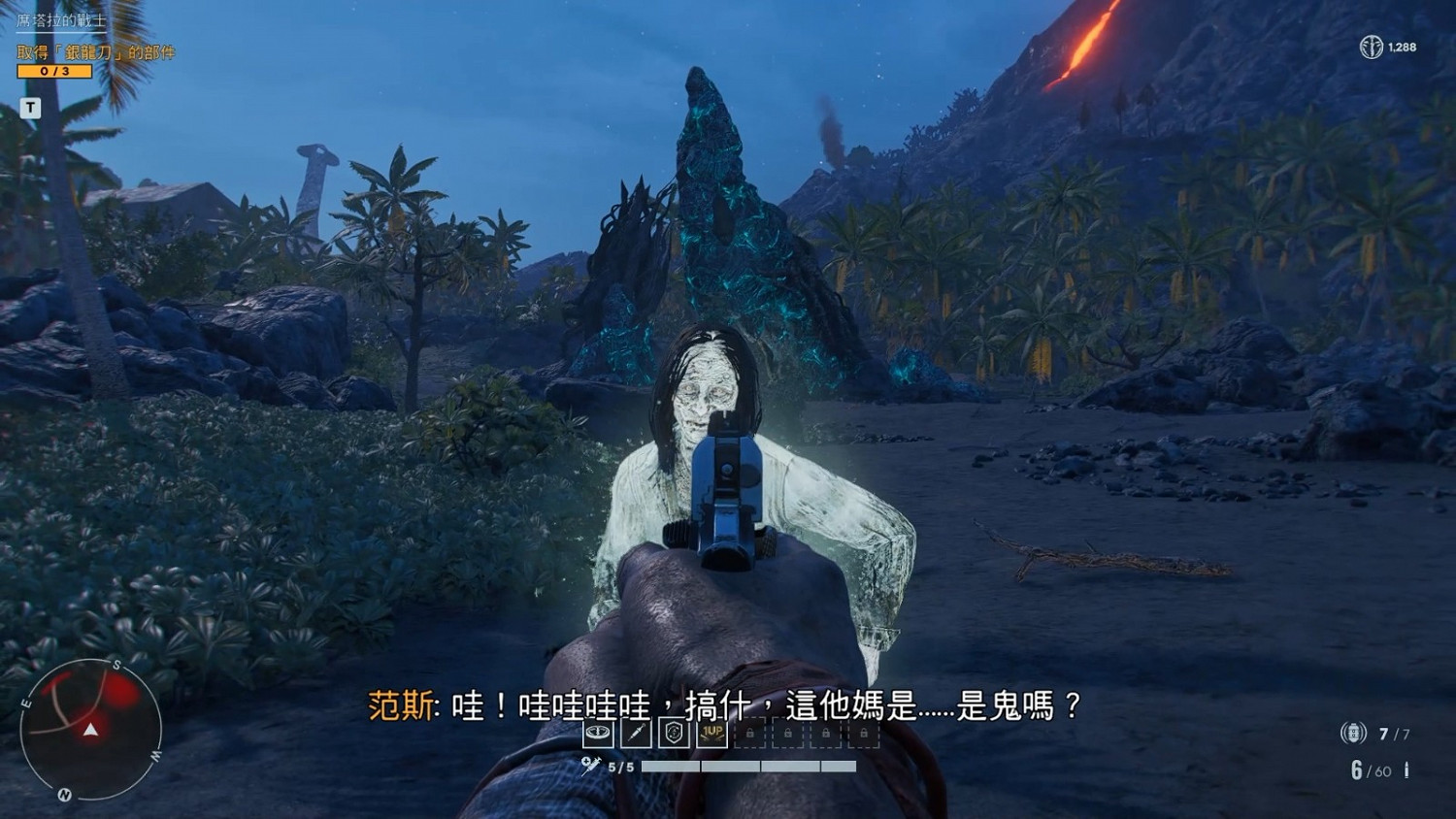This screenshot has height=819, width=1456.
Task: Select the cash/coin ability icon in the hotbar
Action: click(599, 735)
